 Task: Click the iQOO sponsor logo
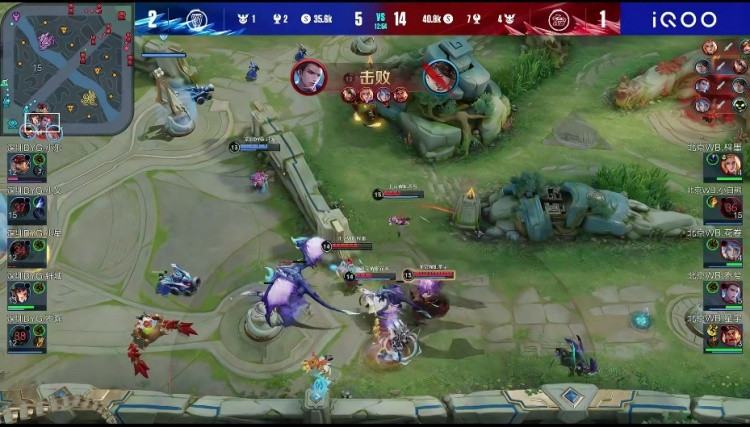685,19
